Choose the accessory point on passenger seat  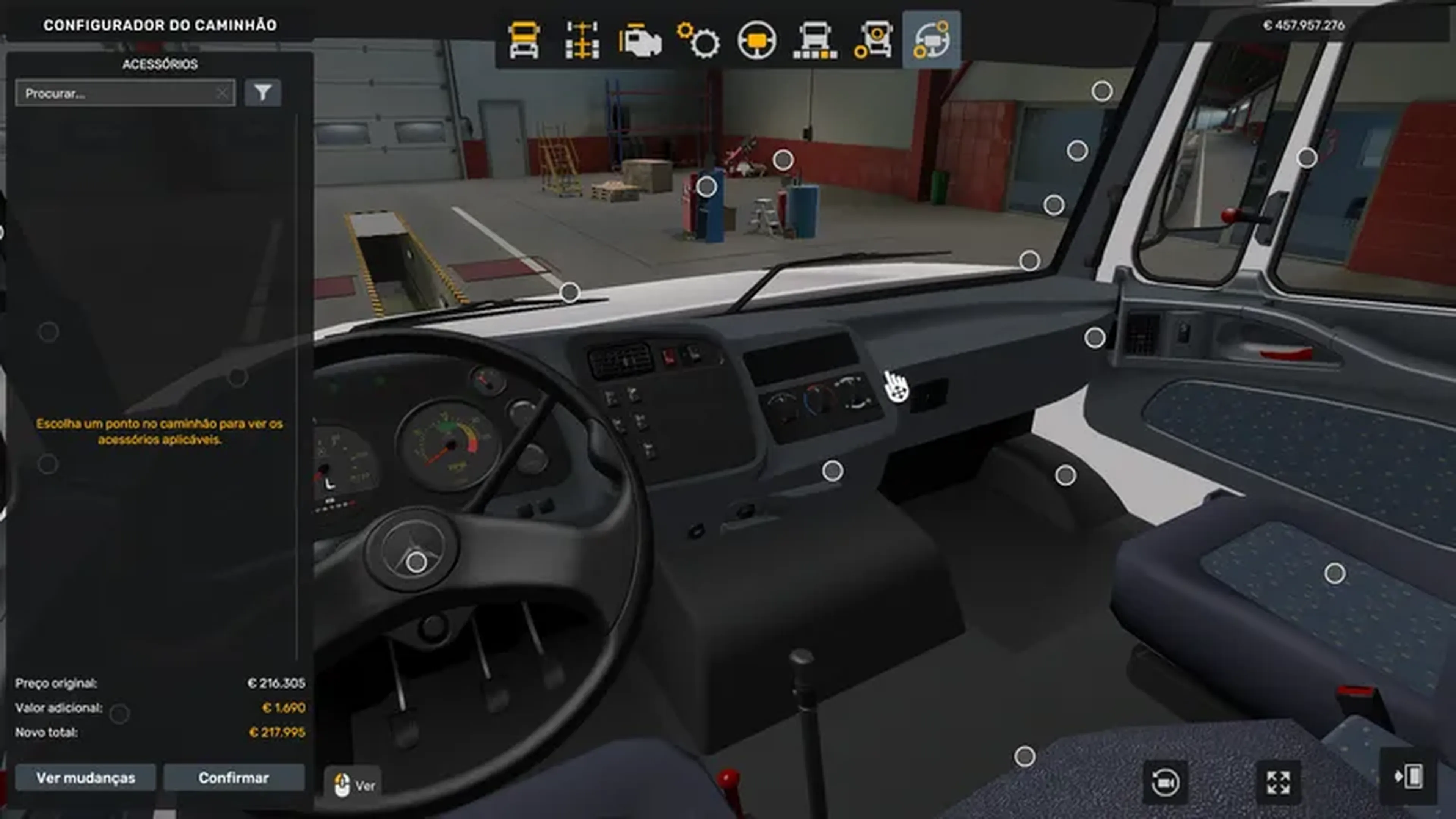1335,574
